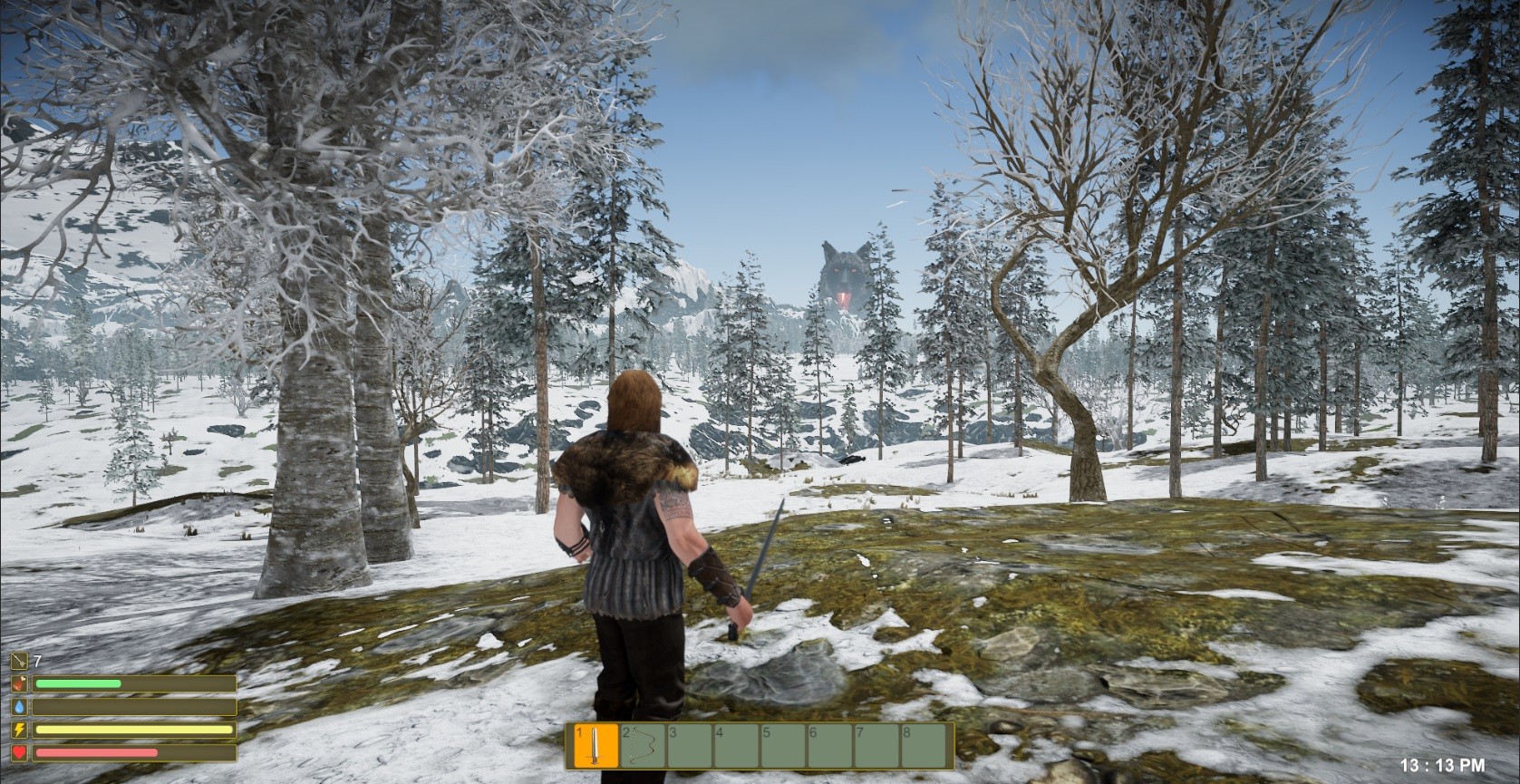Click the empty hotbar slot 3
This screenshot has width=1520, height=784.
point(688,745)
